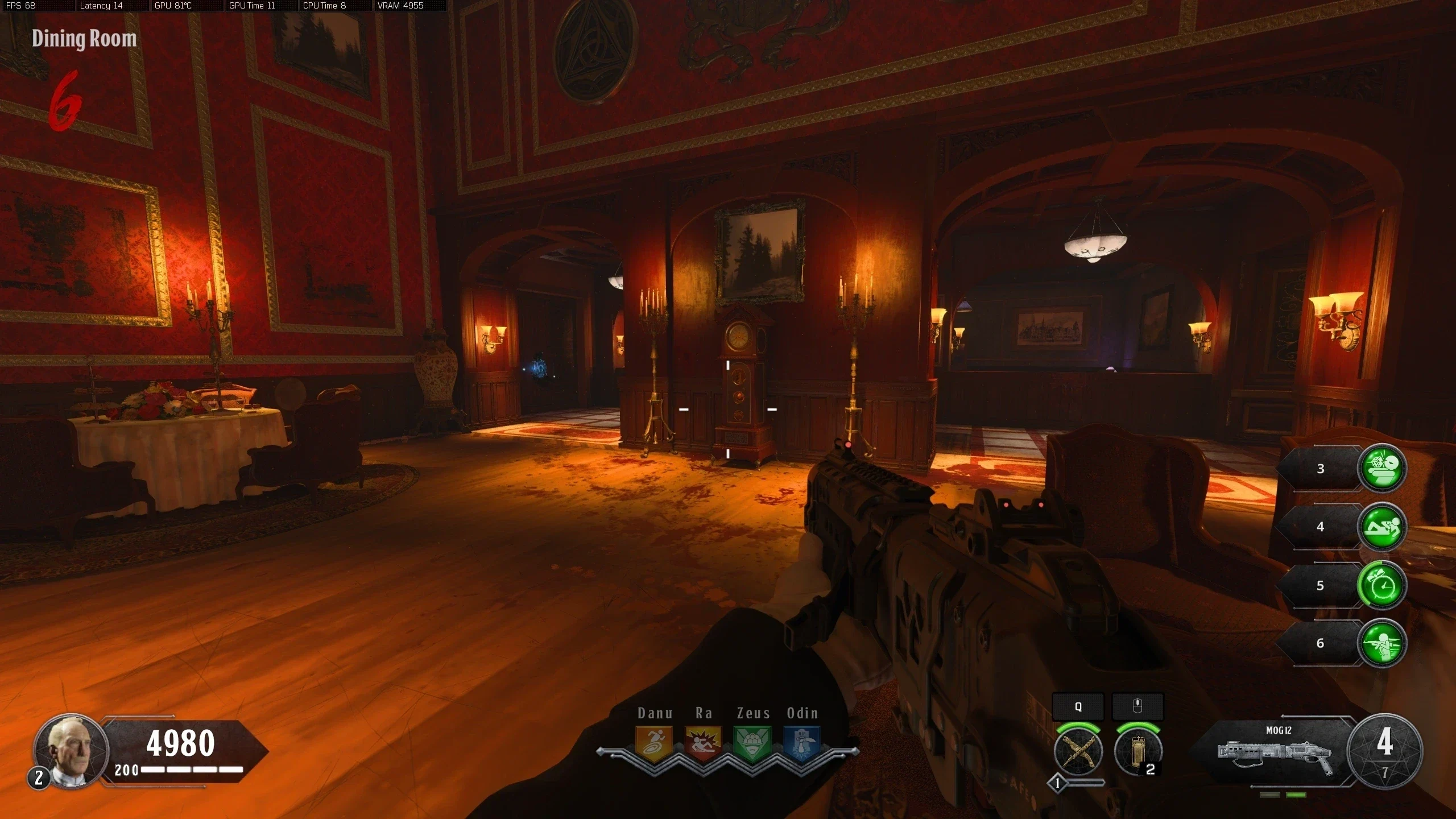The width and height of the screenshot is (1456, 819).
Task: Select the Danu perk with the running figure
Action: [653, 743]
